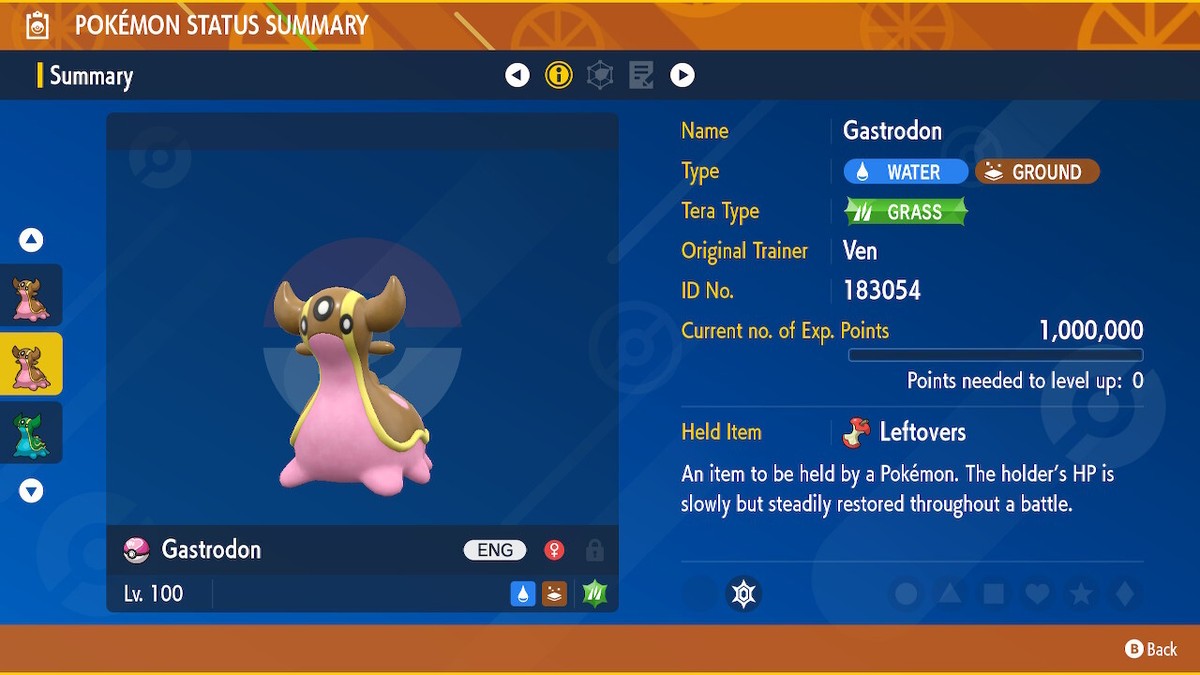
Task: Go to the previous summary page arrow
Action: (517, 75)
